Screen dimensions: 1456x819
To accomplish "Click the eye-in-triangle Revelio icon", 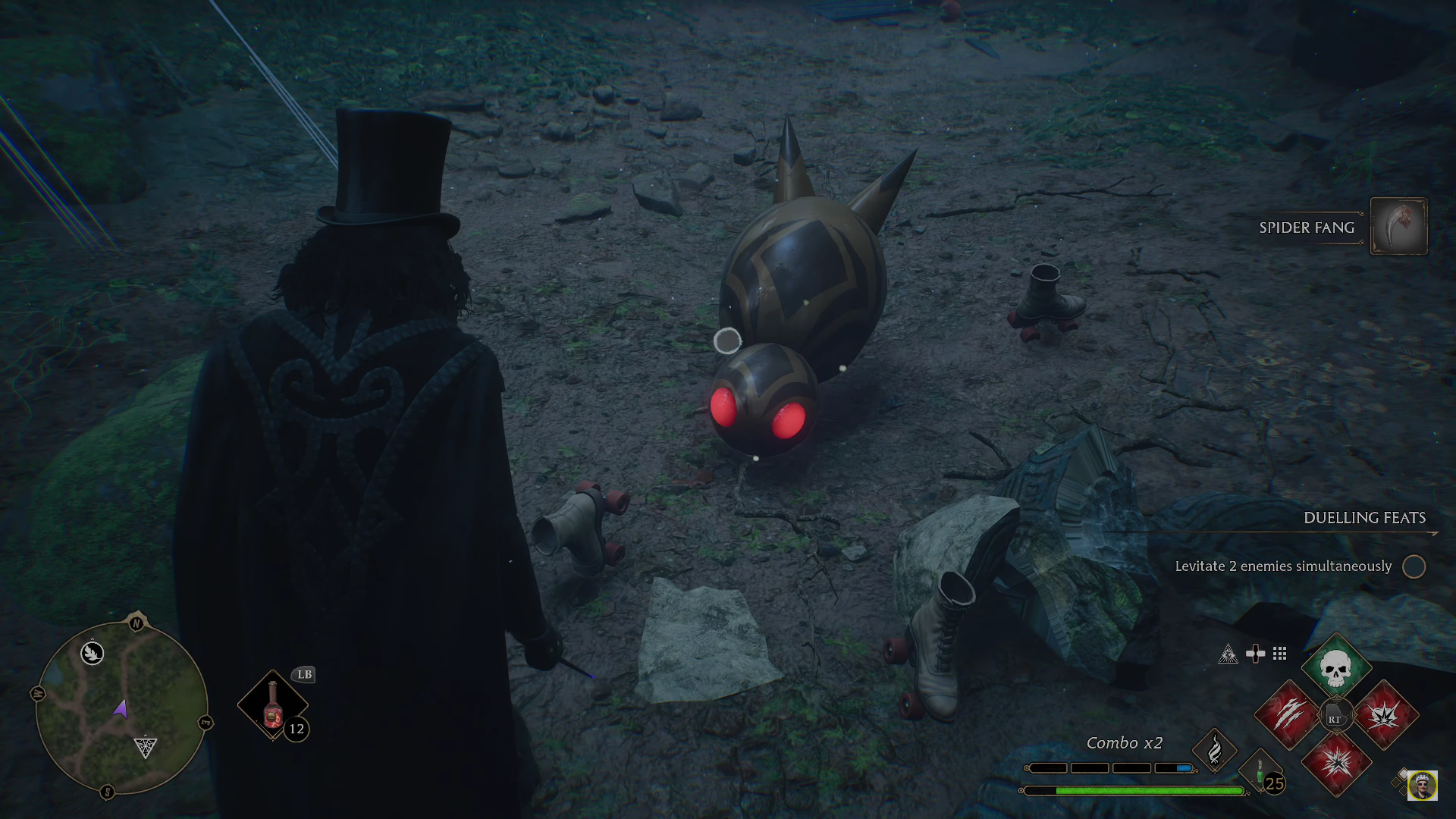I will pyautogui.click(x=1228, y=654).
